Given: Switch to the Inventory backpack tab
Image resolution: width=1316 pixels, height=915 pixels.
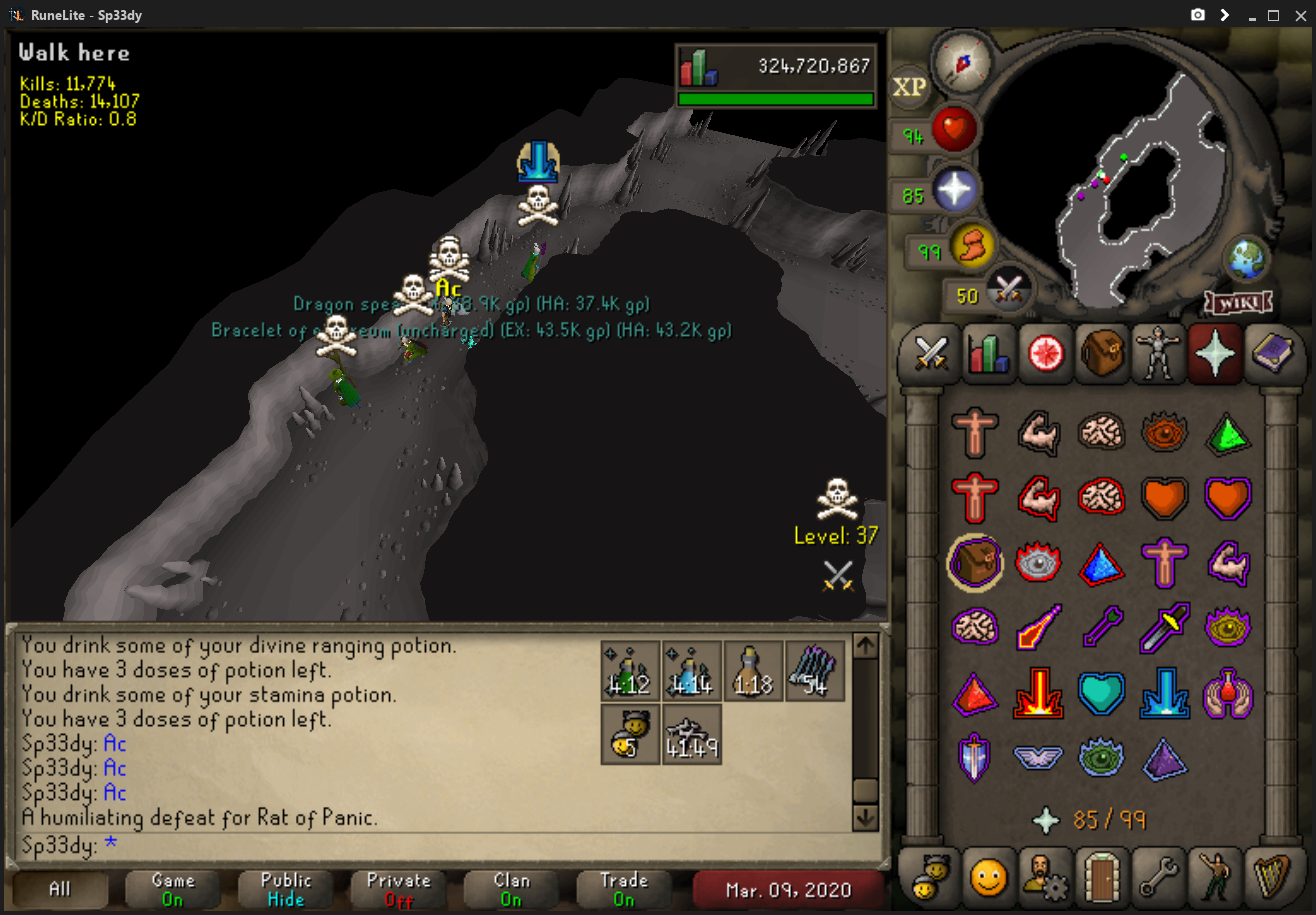Looking at the screenshot, I should pos(1100,354).
